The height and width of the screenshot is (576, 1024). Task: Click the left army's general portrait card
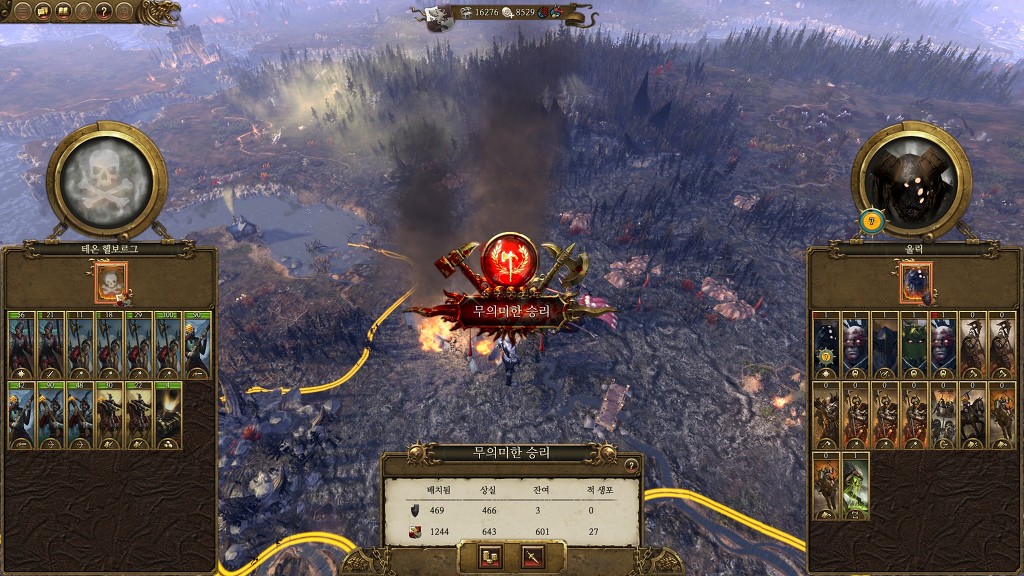click(x=111, y=283)
